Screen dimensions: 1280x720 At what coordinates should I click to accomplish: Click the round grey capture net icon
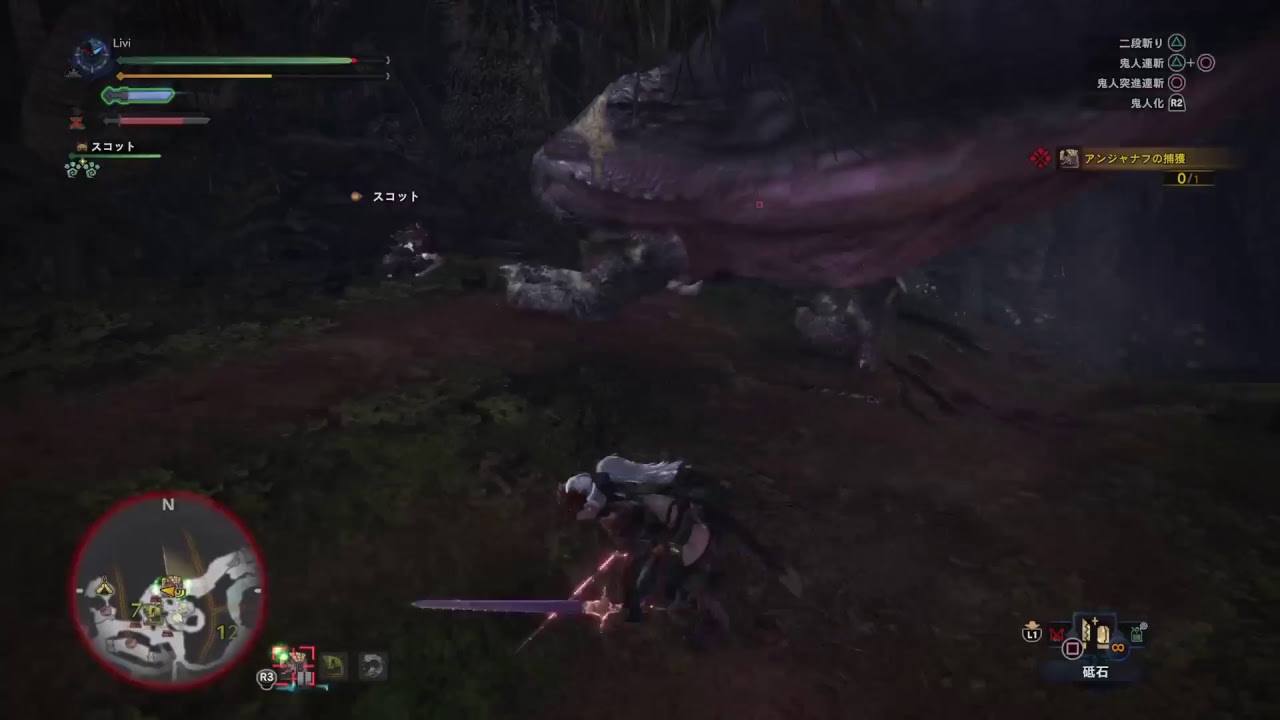373,664
